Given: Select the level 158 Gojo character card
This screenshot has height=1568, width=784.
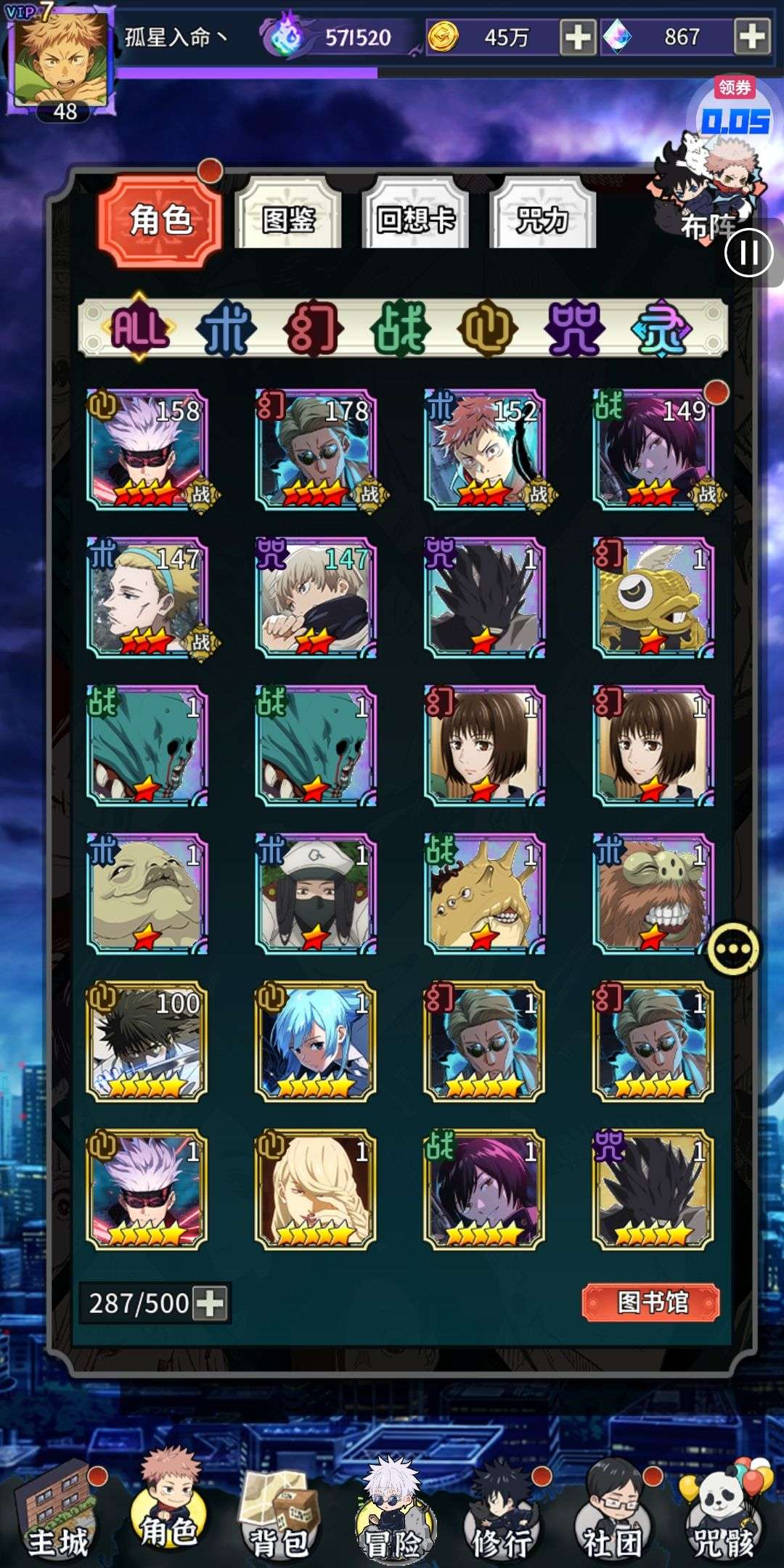Looking at the screenshot, I should pos(147,449).
